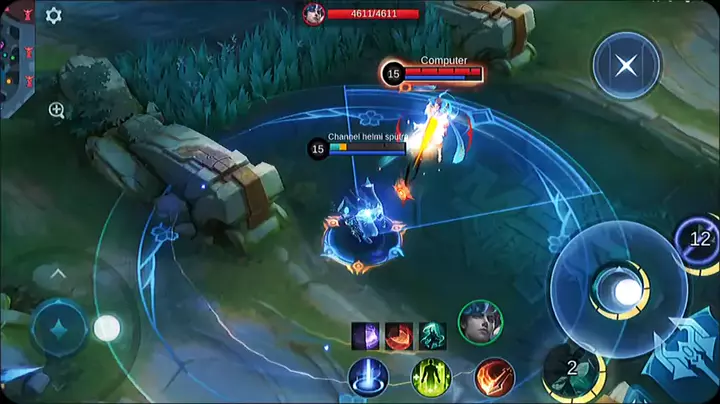Use the green regeneration heal button
This screenshot has width=720, height=404.
click(x=431, y=378)
